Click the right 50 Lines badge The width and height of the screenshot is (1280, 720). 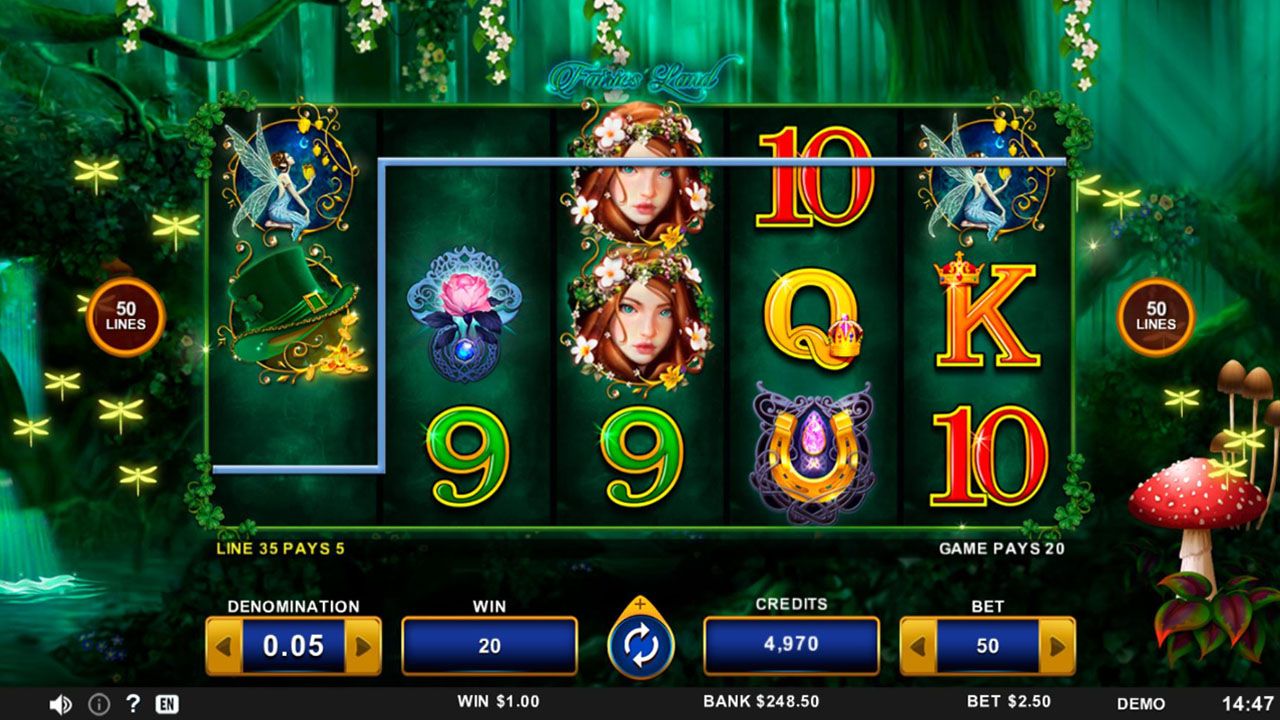pos(1156,317)
